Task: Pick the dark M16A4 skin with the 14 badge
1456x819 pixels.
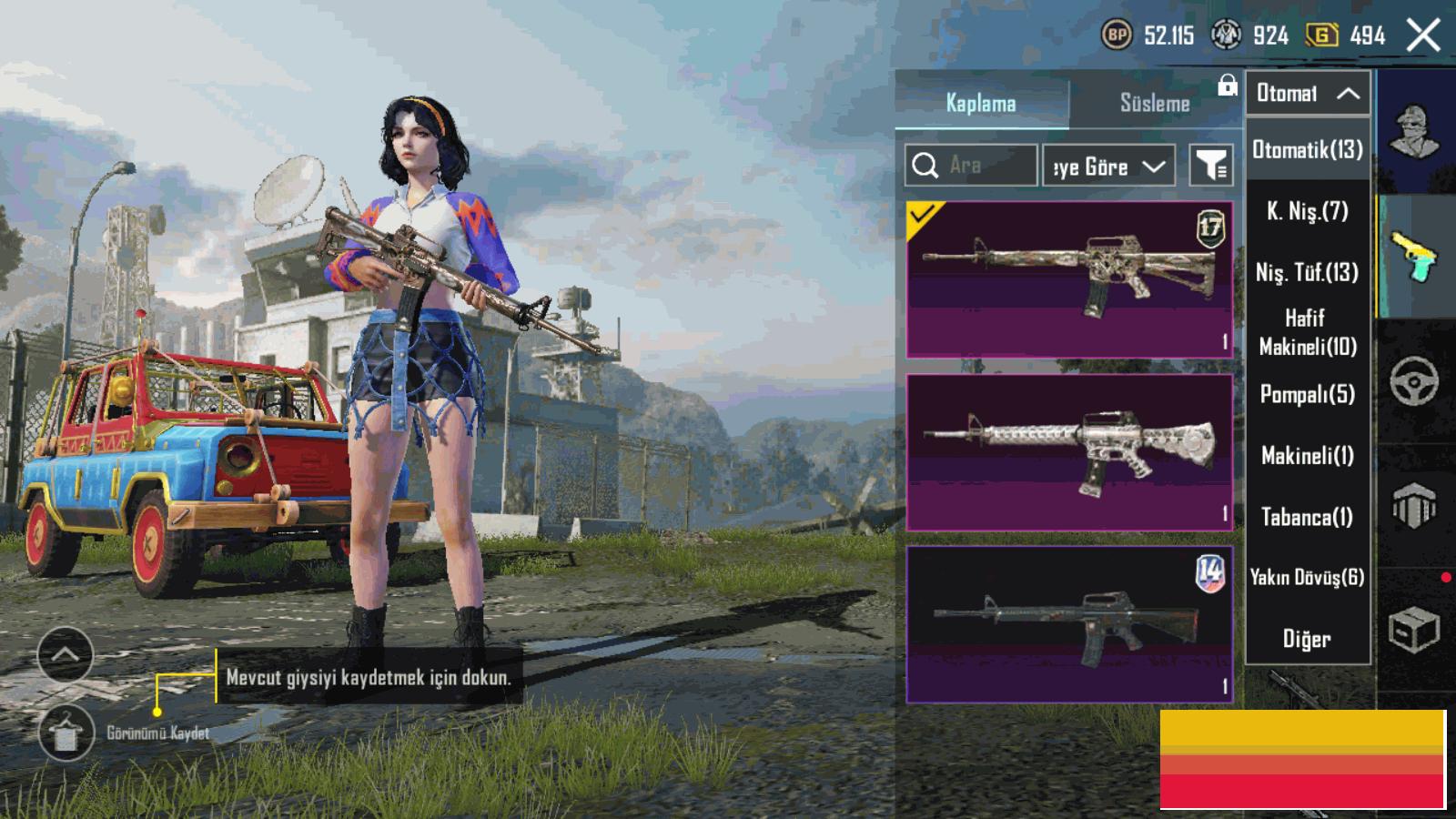Action: [x=1069, y=624]
